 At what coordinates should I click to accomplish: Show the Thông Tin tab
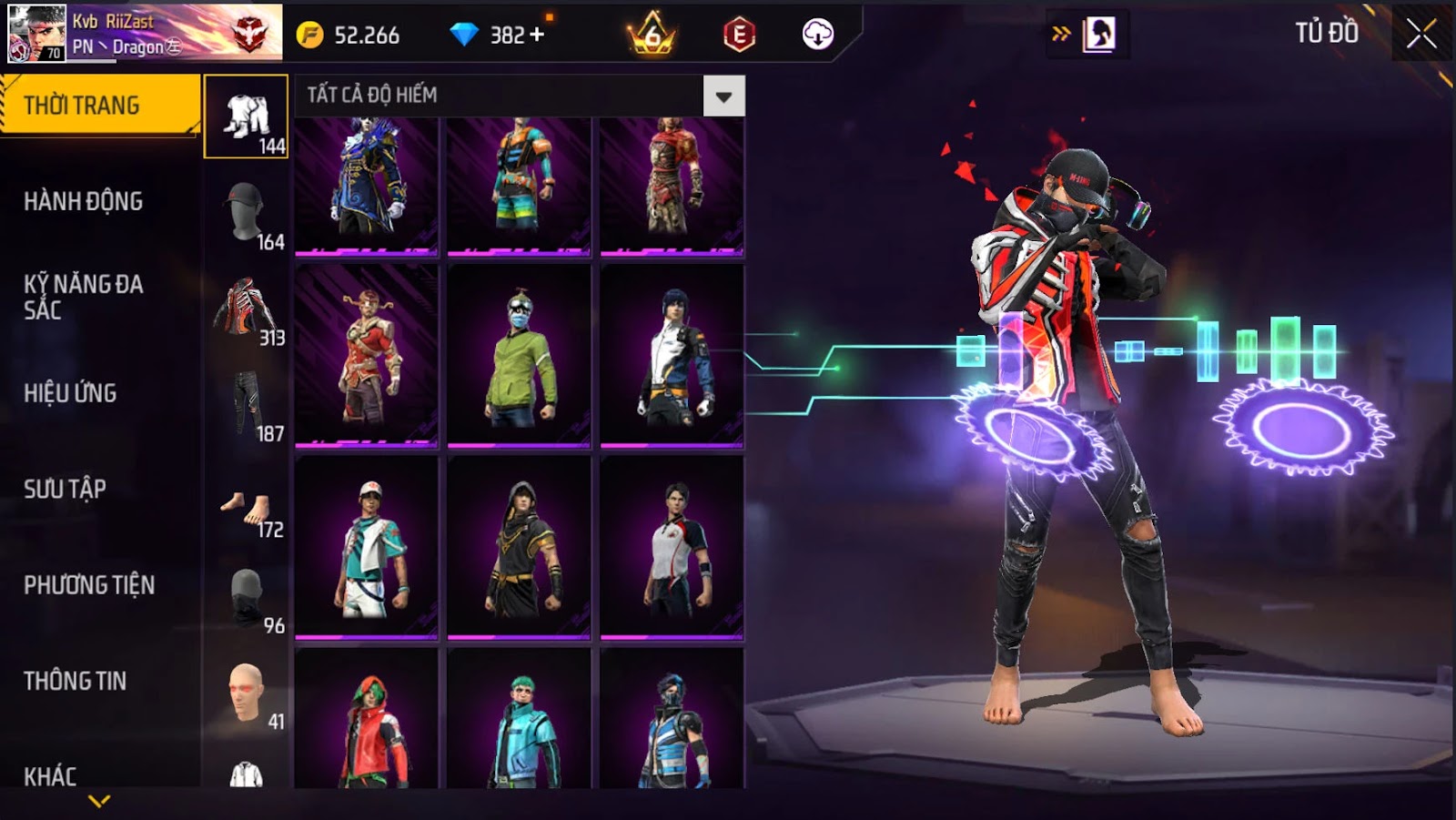click(76, 681)
